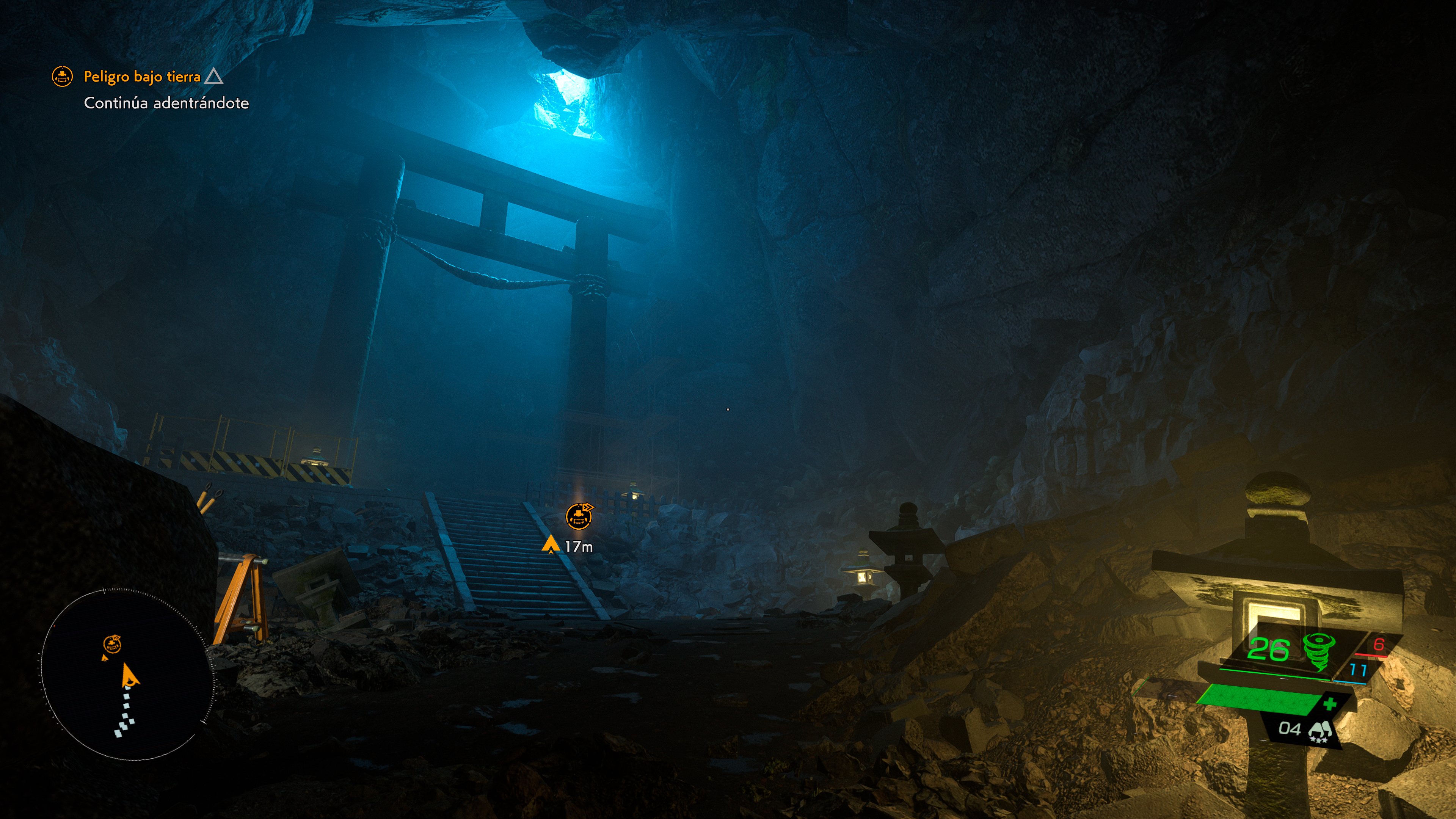Click the orange quest marker on the minimap
The width and height of the screenshot is (1456, 819).
click(x=112, y=644)
